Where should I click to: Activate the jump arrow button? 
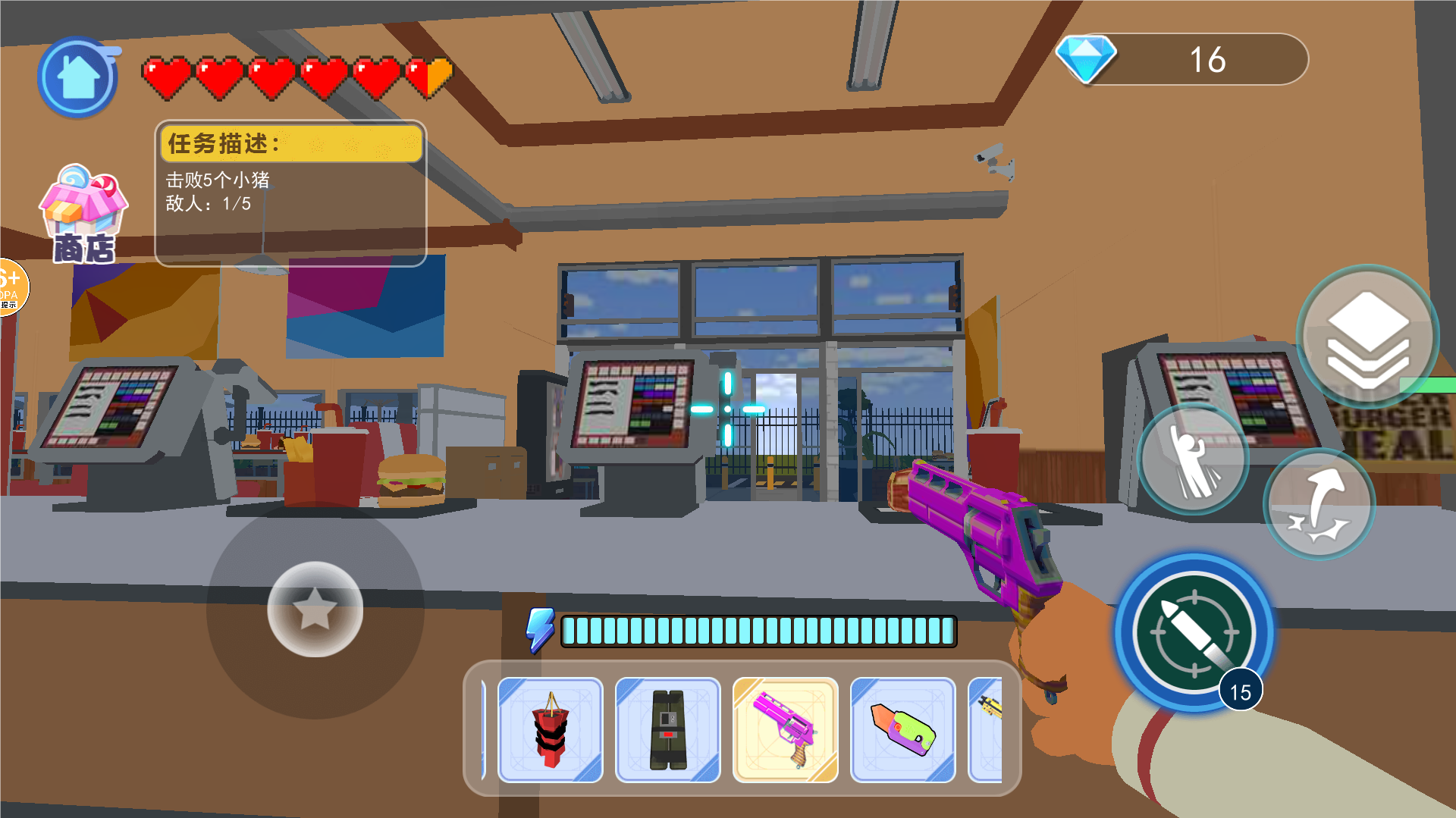click(1319, 504)
